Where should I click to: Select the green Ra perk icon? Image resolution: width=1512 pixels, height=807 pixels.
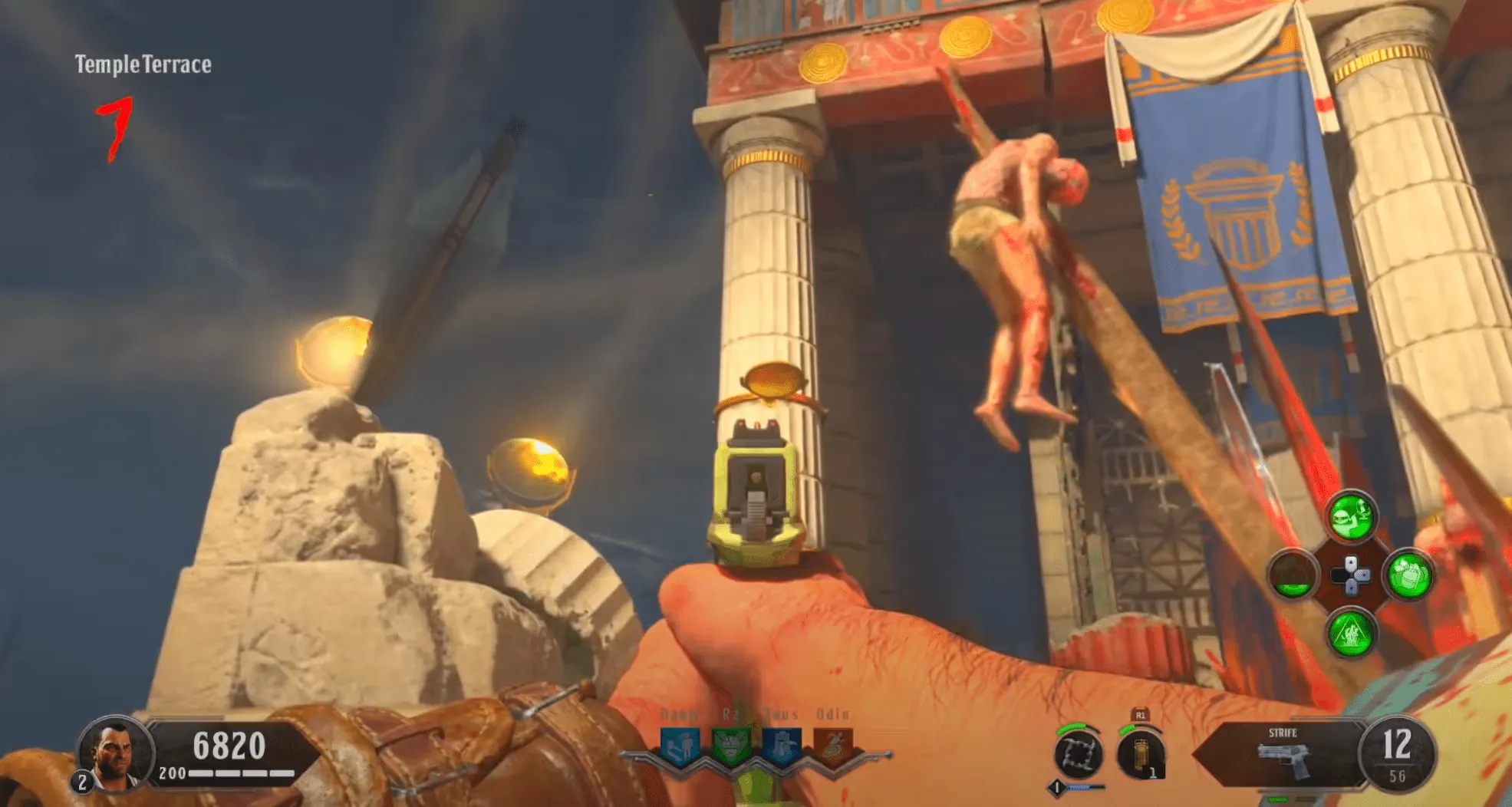click(x=730, y=745)
